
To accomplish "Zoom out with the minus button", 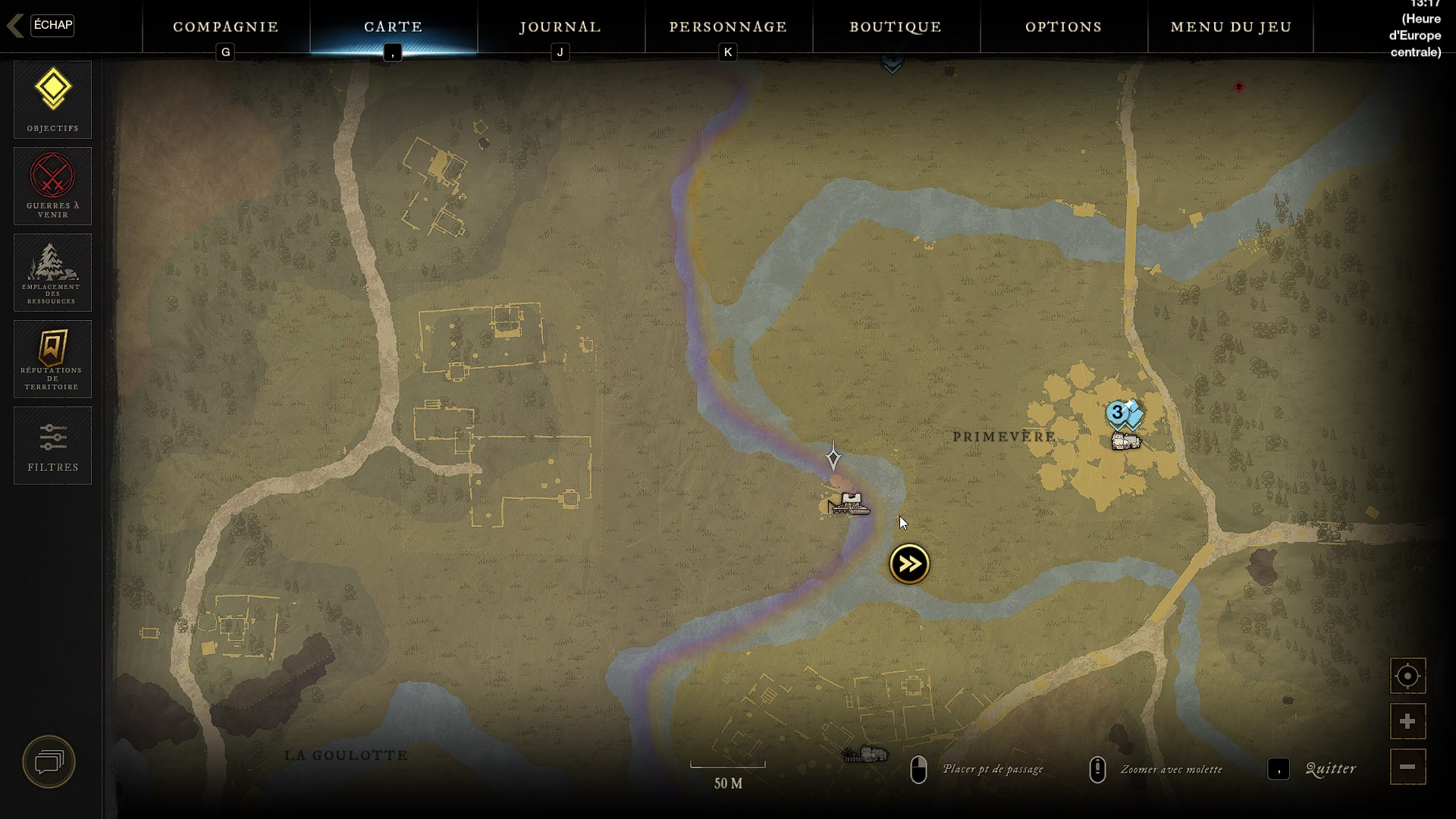I will 1407,767.
